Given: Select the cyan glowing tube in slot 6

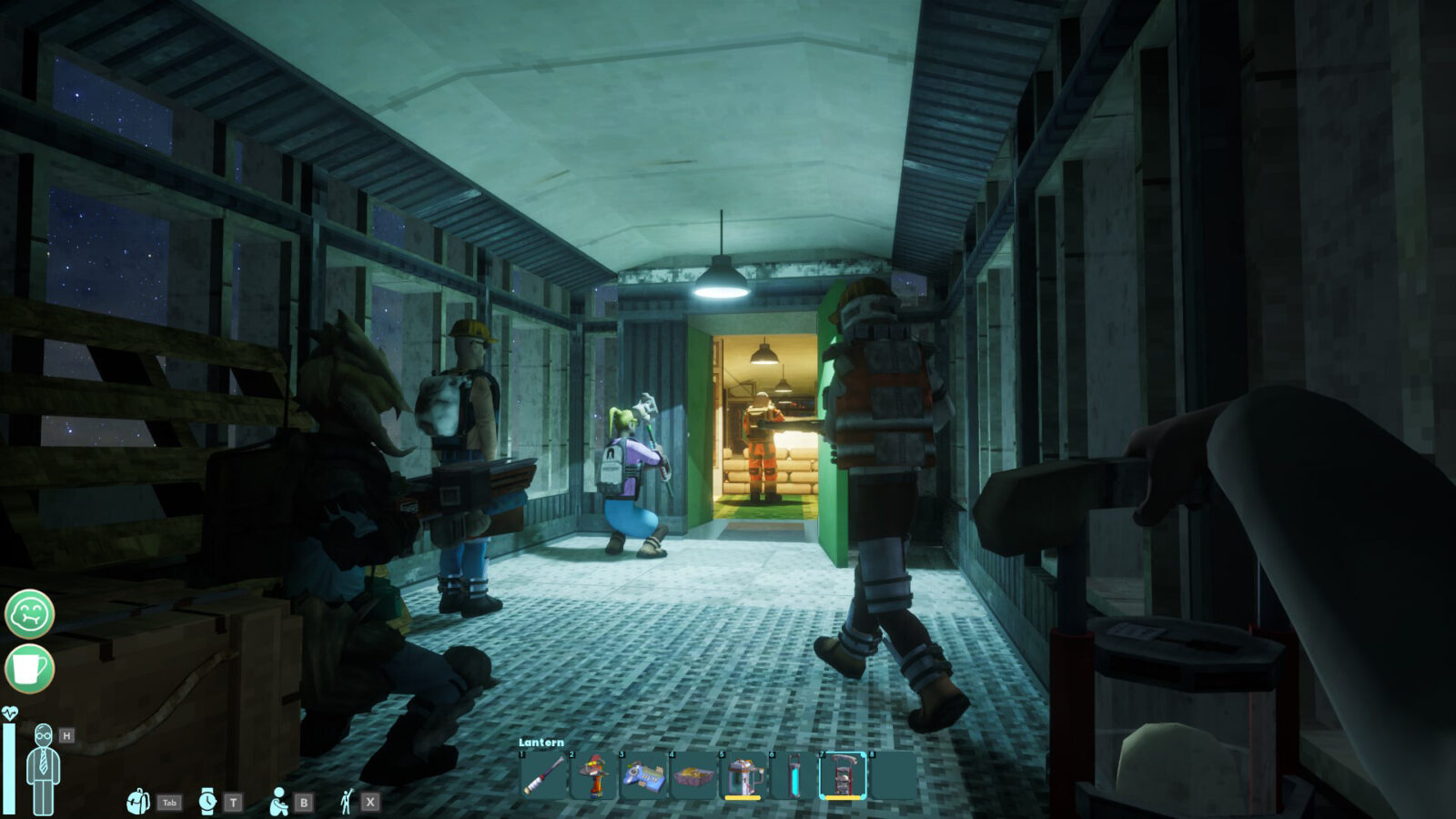Looking at the screenshot, I should point(794,776).
